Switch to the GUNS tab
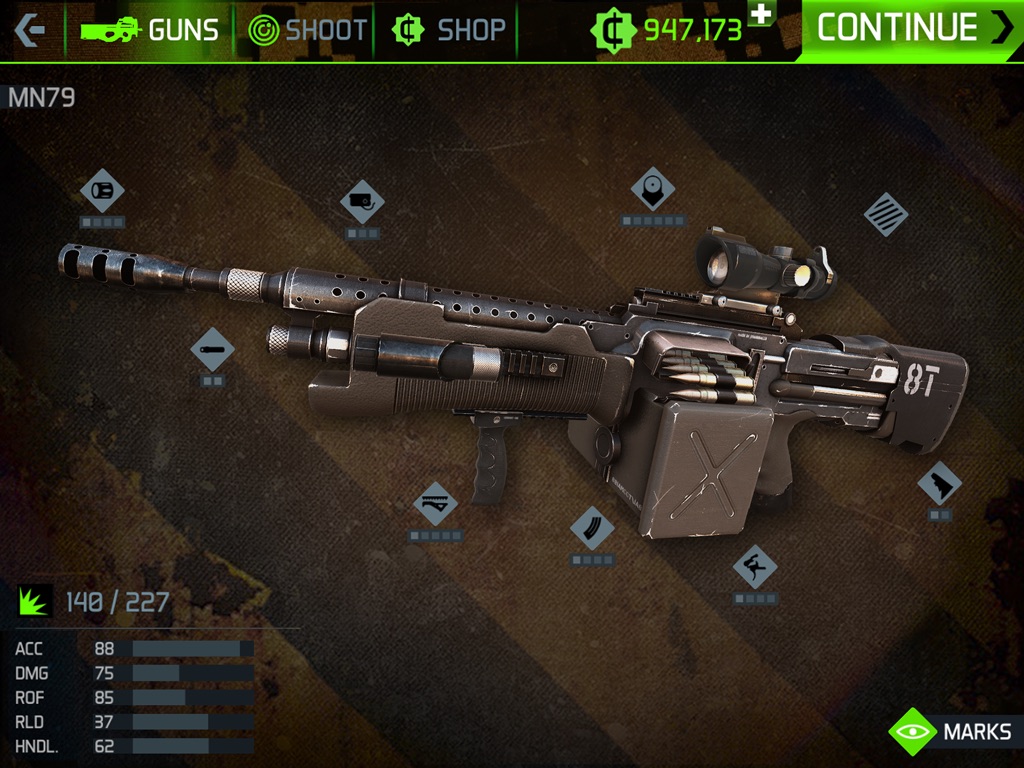1024x768 pixels. point(150,30)
